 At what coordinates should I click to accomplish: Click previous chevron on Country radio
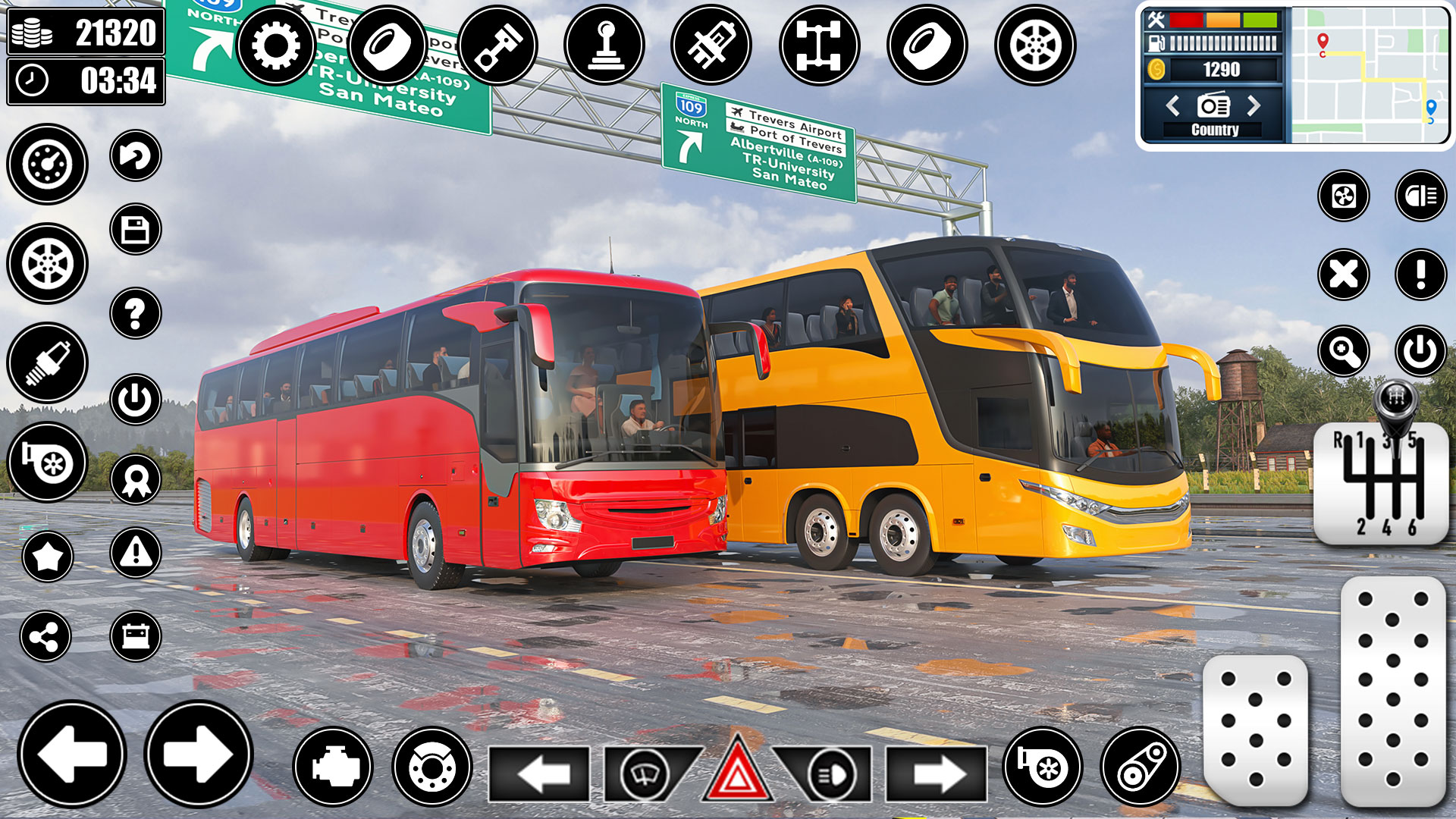[x=1172, y=106]
